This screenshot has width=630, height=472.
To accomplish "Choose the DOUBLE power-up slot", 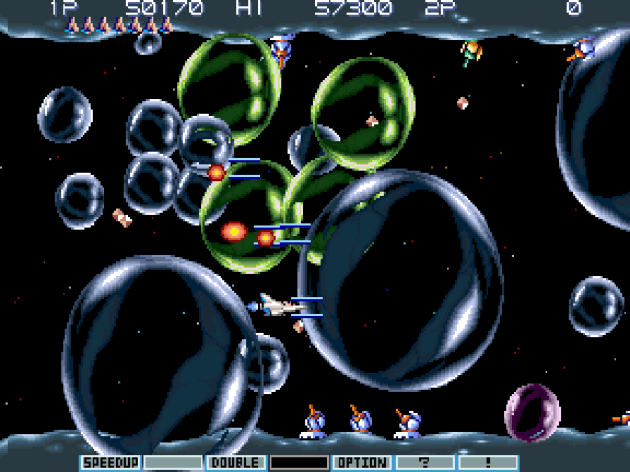I will 235,463.
